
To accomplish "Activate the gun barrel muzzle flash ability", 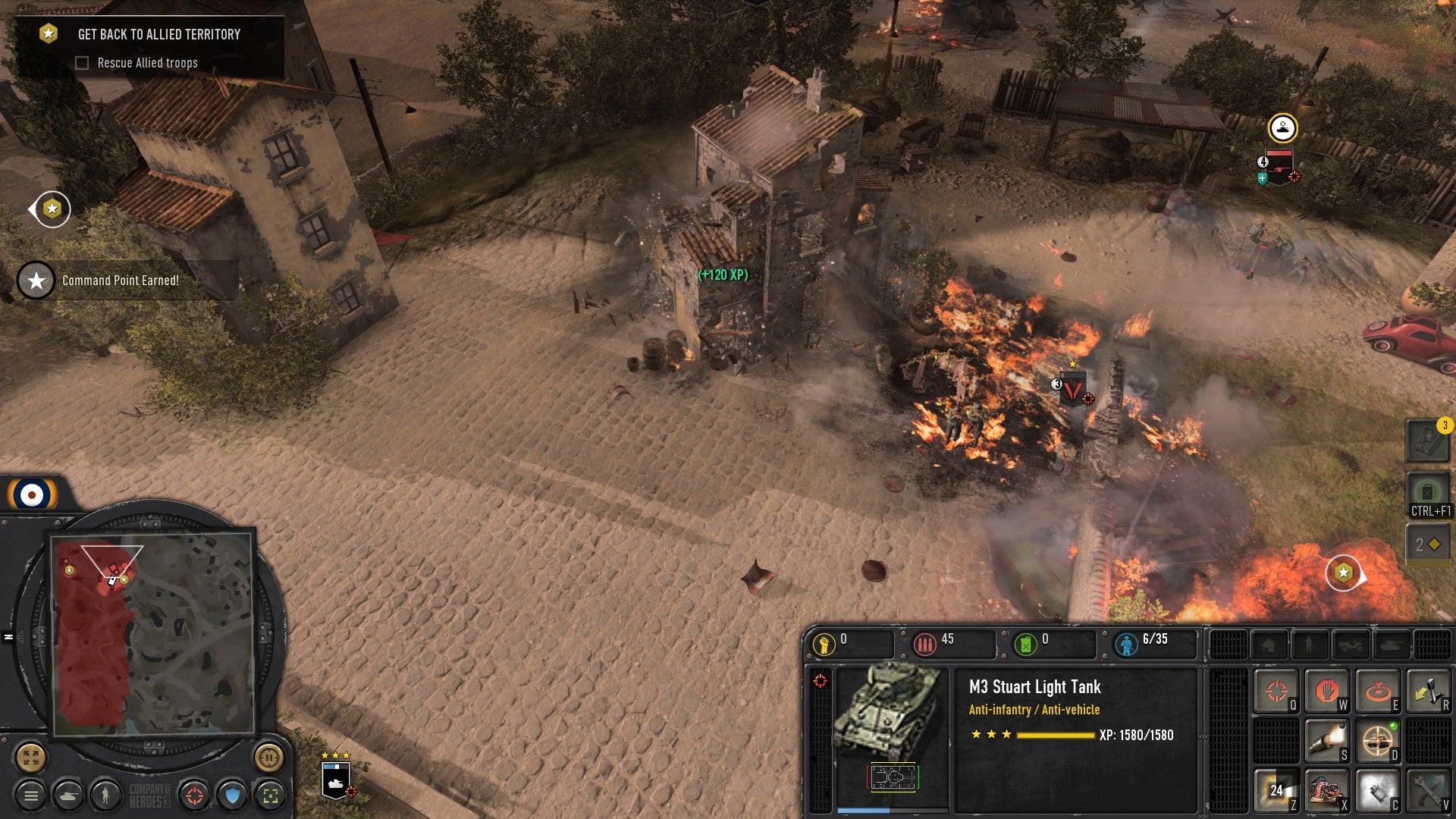I will 1326,740.
